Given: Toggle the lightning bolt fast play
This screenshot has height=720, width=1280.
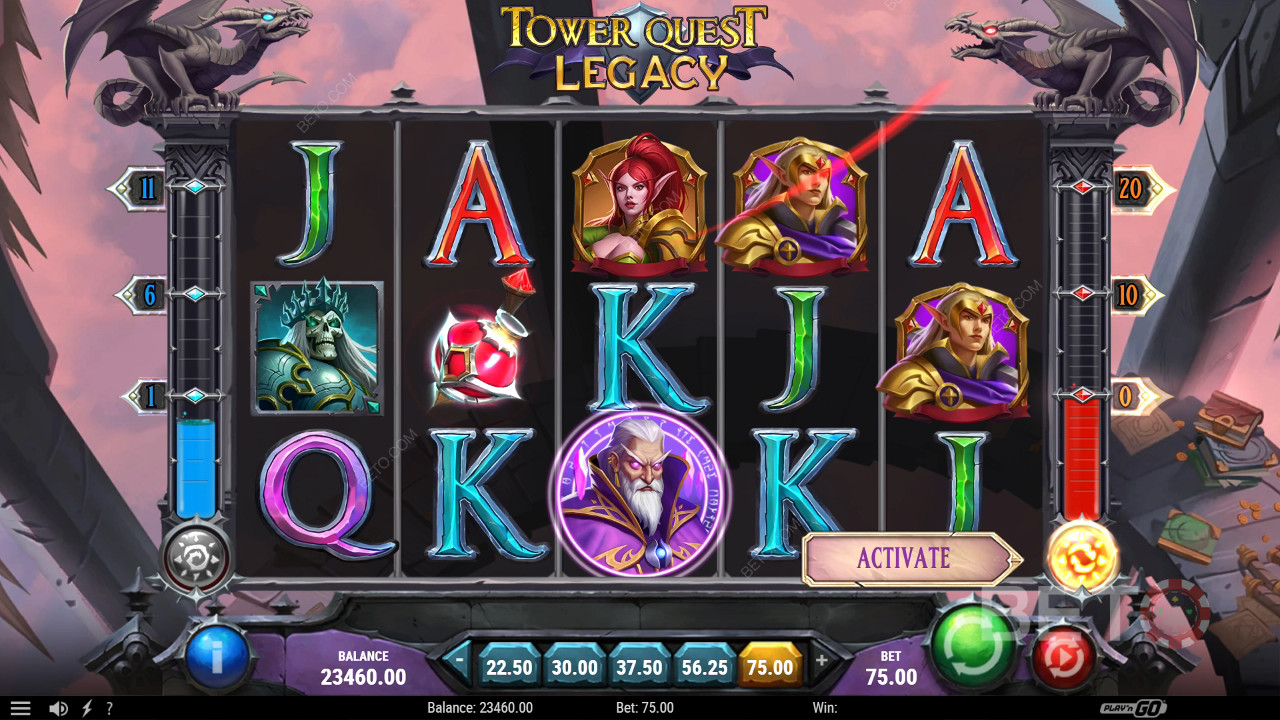Looking at the screenshot, I should (x=86, y=708).
